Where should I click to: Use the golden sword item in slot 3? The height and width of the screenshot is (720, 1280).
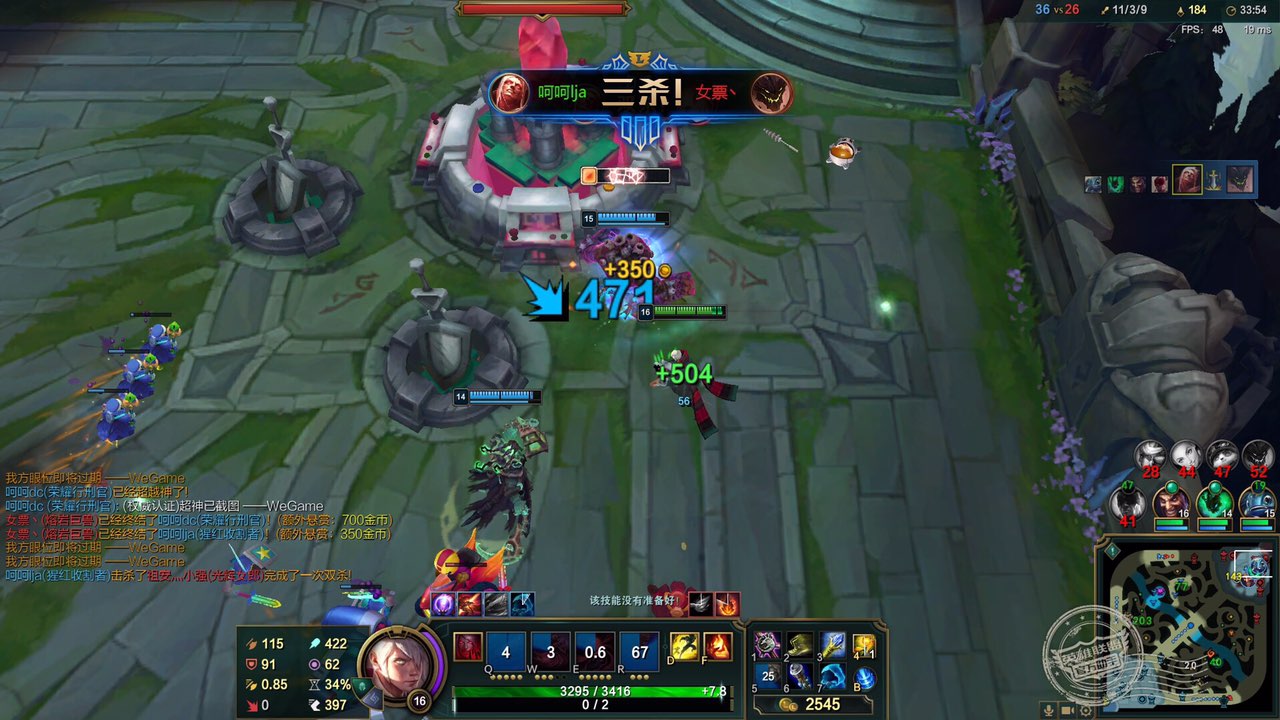coord(832,645)
